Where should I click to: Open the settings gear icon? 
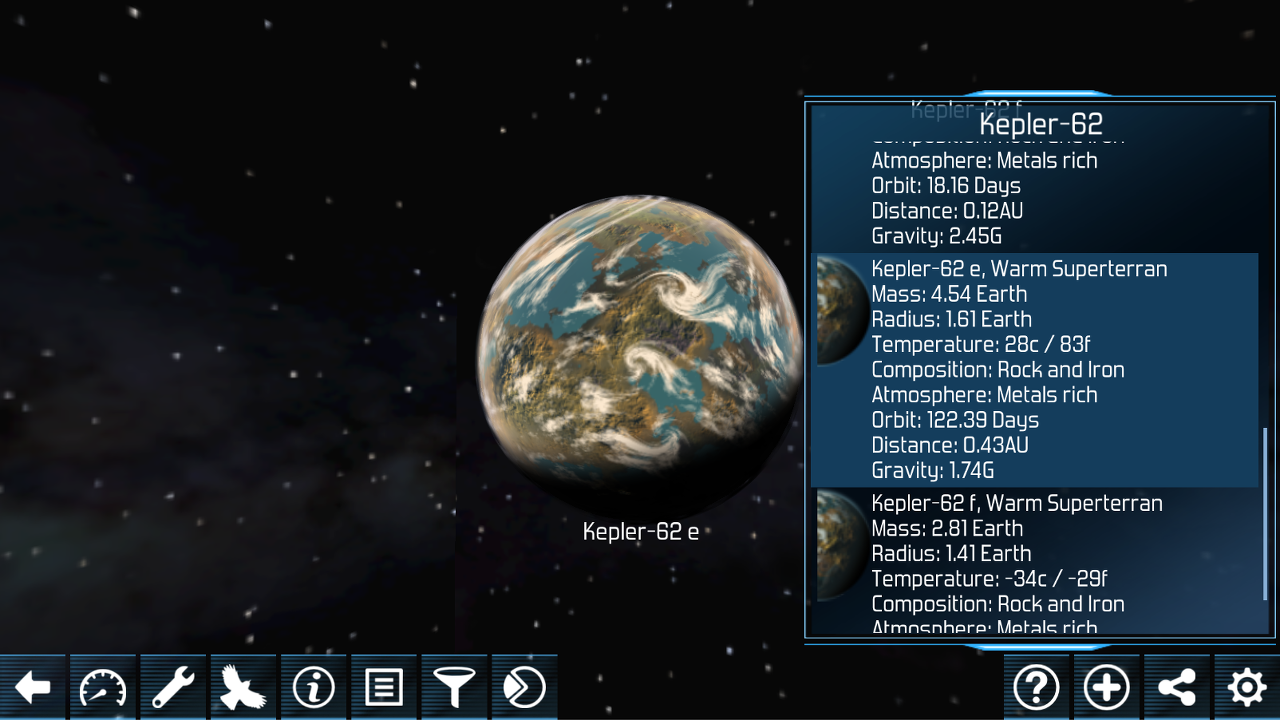point(1245,687)
